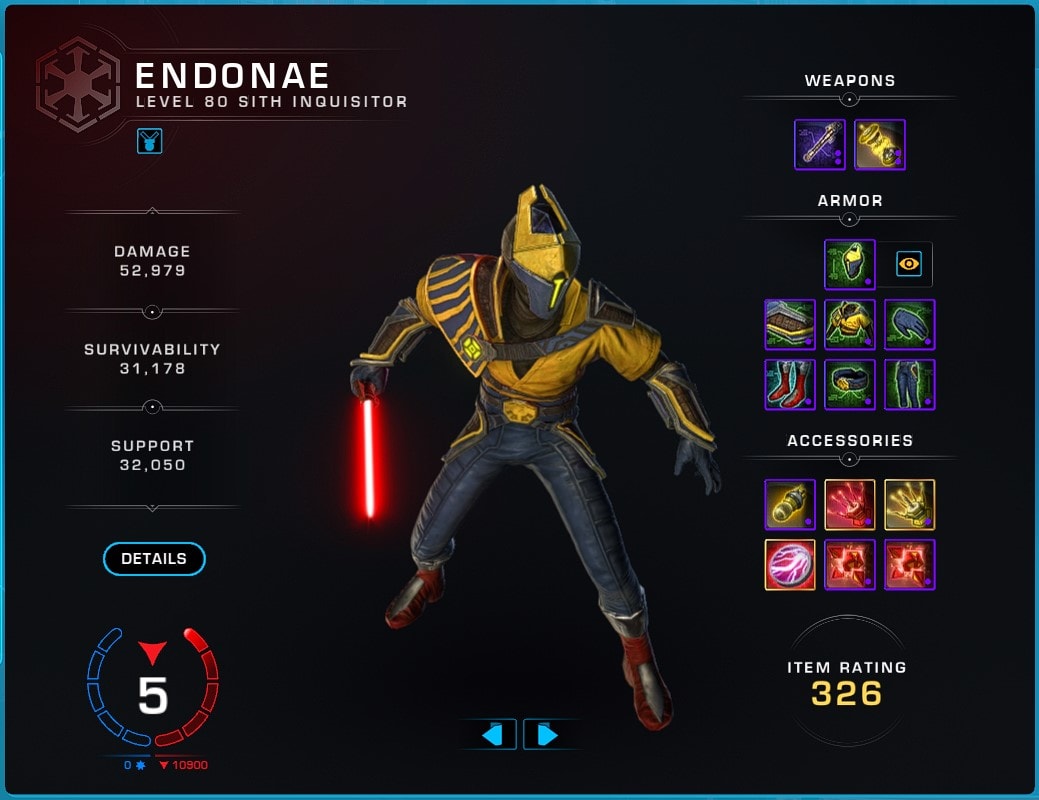Image resolution: width=1039 pixels, height=800 pixels.
Task: Toggle the eye icon beside the helmet
Action: [909, 264]
